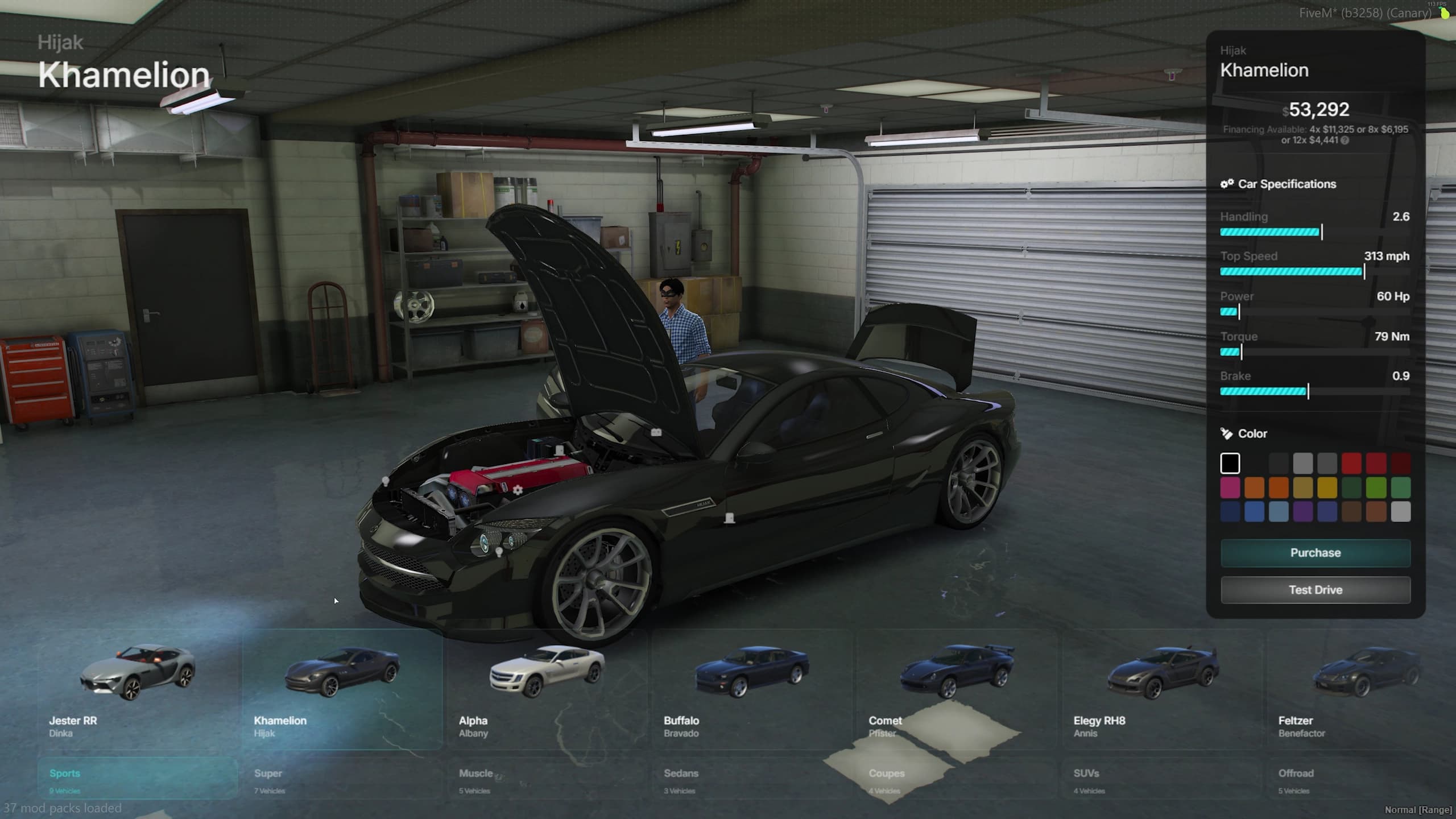Click the Car Specifications gears icon
Screen dimensions: 1456x819
pos(1227,184)
